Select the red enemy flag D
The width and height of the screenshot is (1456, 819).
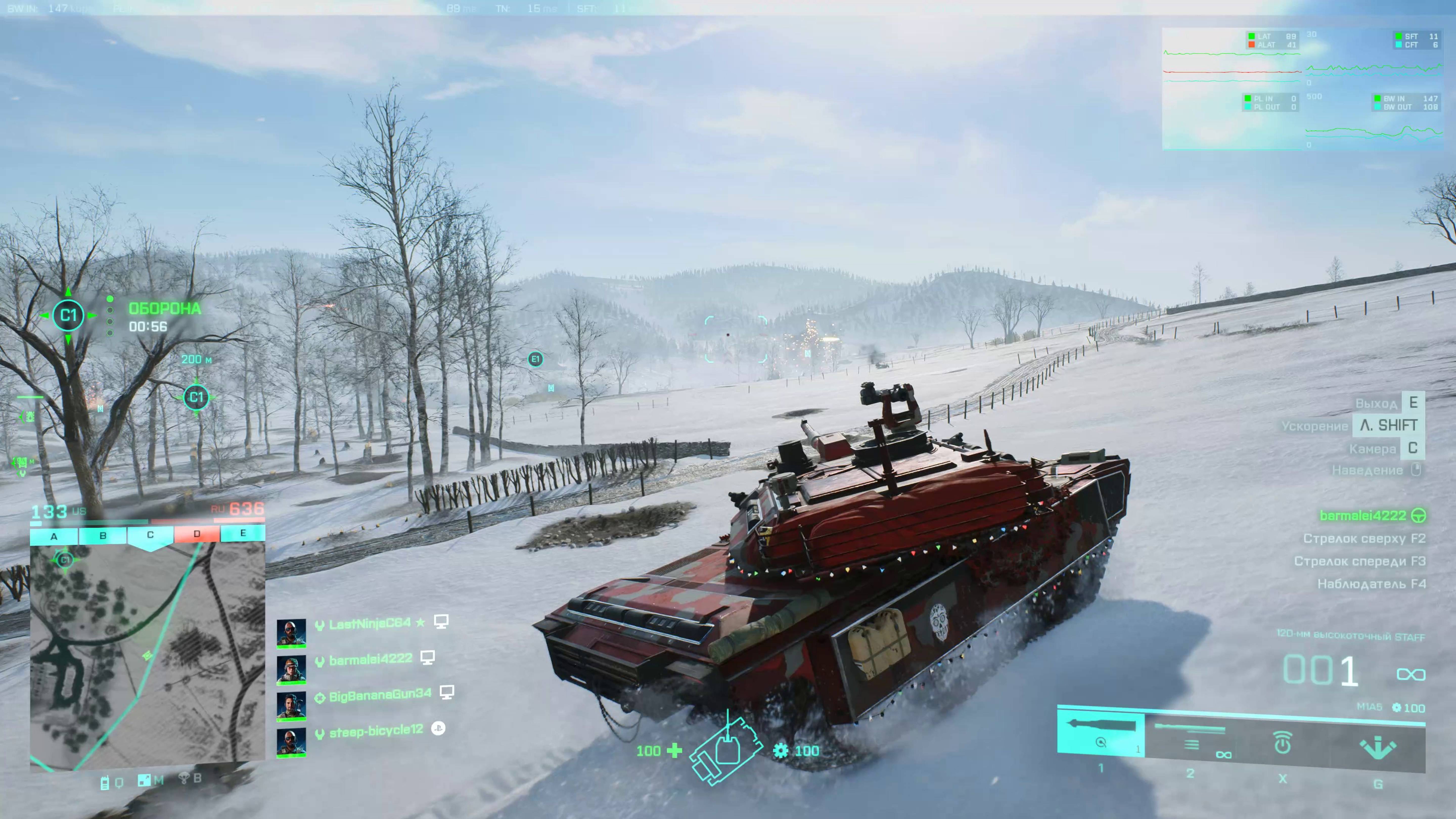(x=197, y=534)
